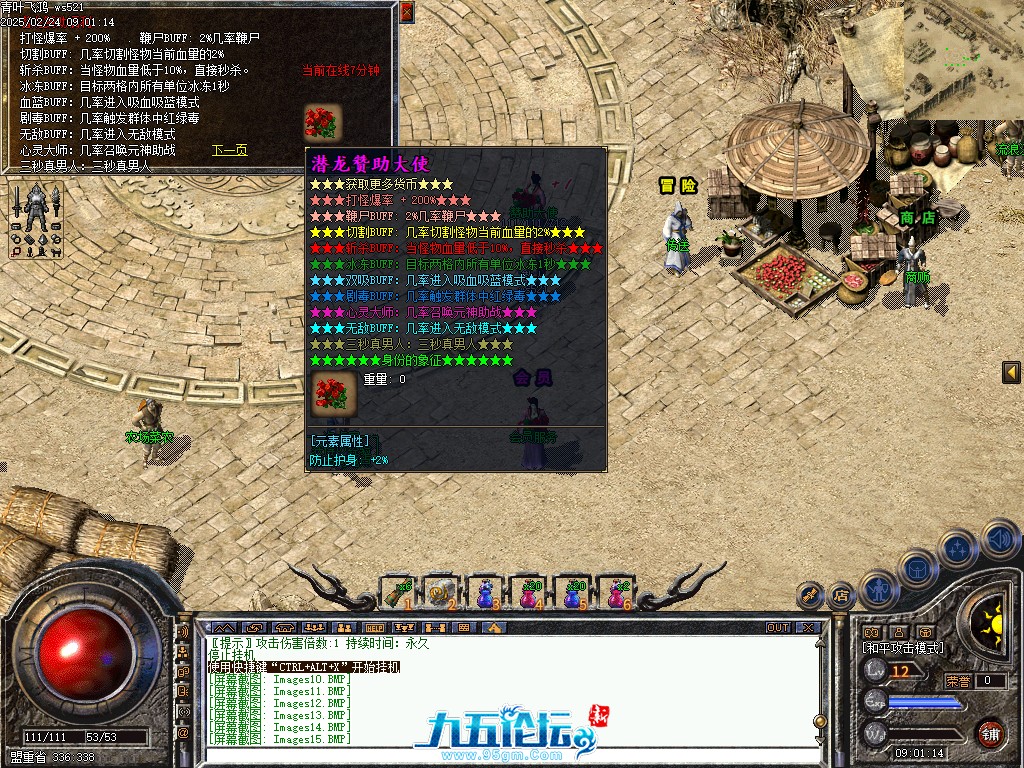This screenshot has height=768, width=1024.
Task: Open the shop via 店 button
Action: [x=840, y=596]
